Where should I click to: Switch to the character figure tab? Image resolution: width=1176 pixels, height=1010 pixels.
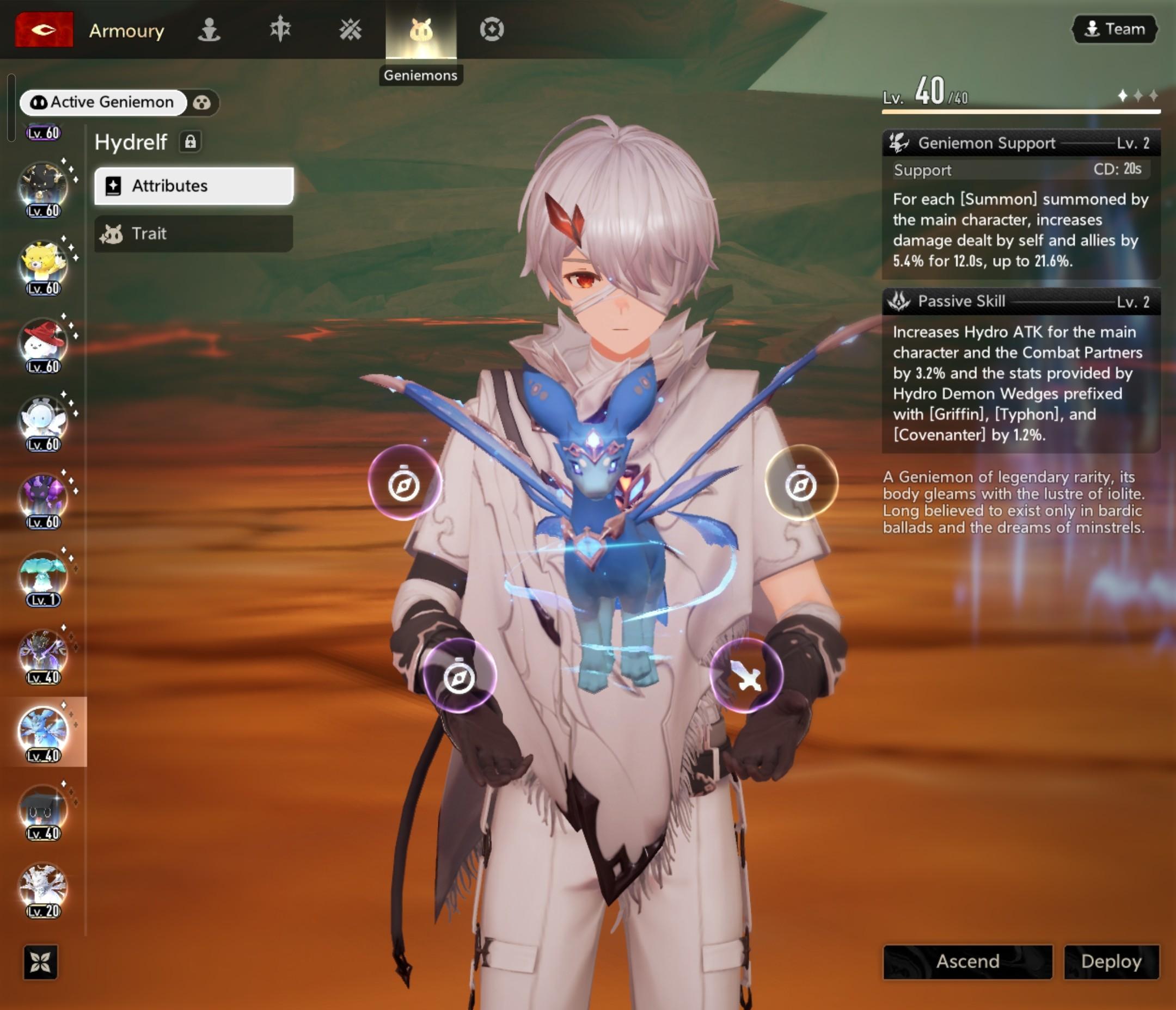point(209,29)
